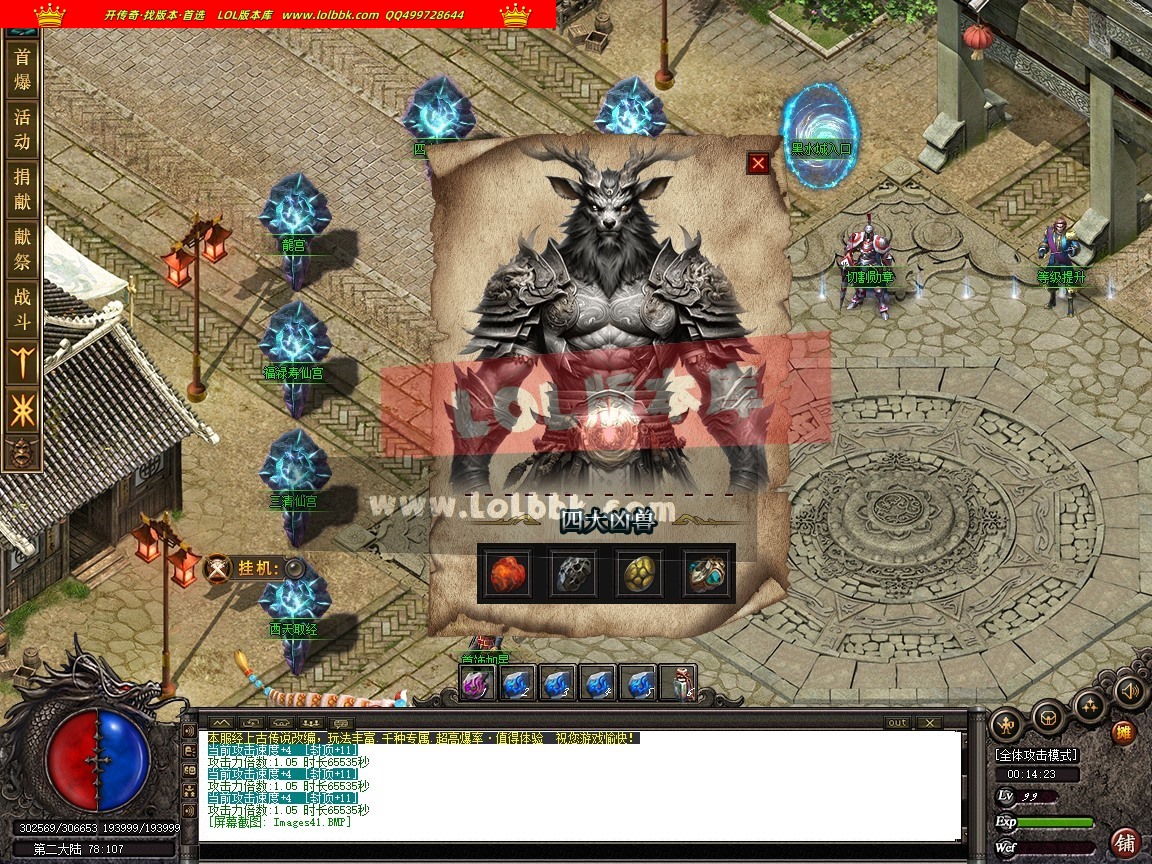Screen dimensions: 1152x864
Task: Close the 四大凶兽 parchment window
Action: tap(758, 163)
